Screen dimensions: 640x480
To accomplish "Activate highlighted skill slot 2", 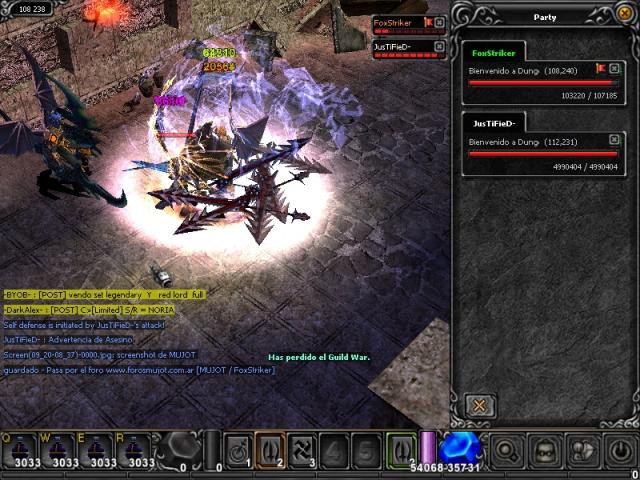I will tap(269, 449).
